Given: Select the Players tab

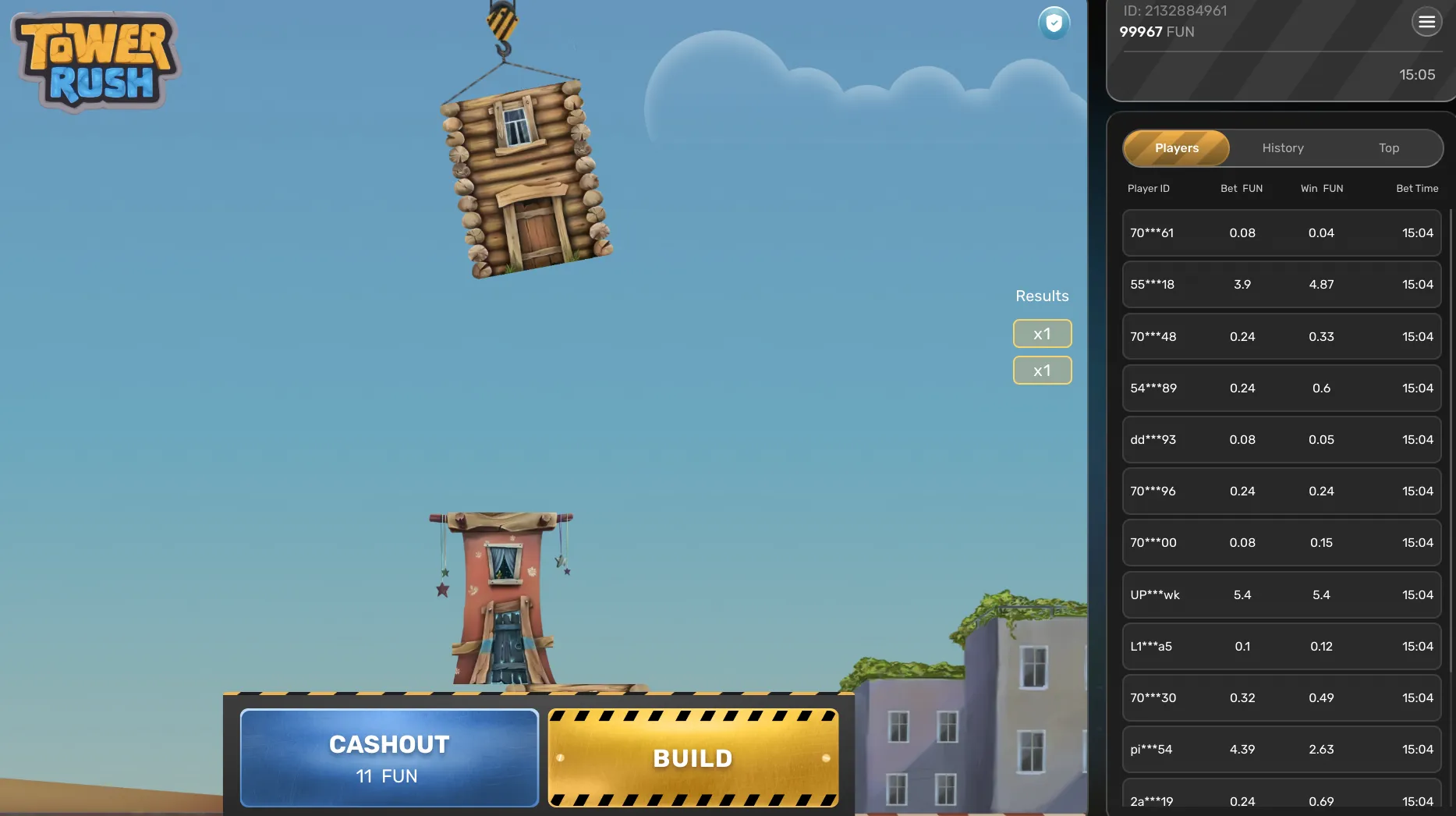Looking at the screenshot, I should pos(1176,148).
